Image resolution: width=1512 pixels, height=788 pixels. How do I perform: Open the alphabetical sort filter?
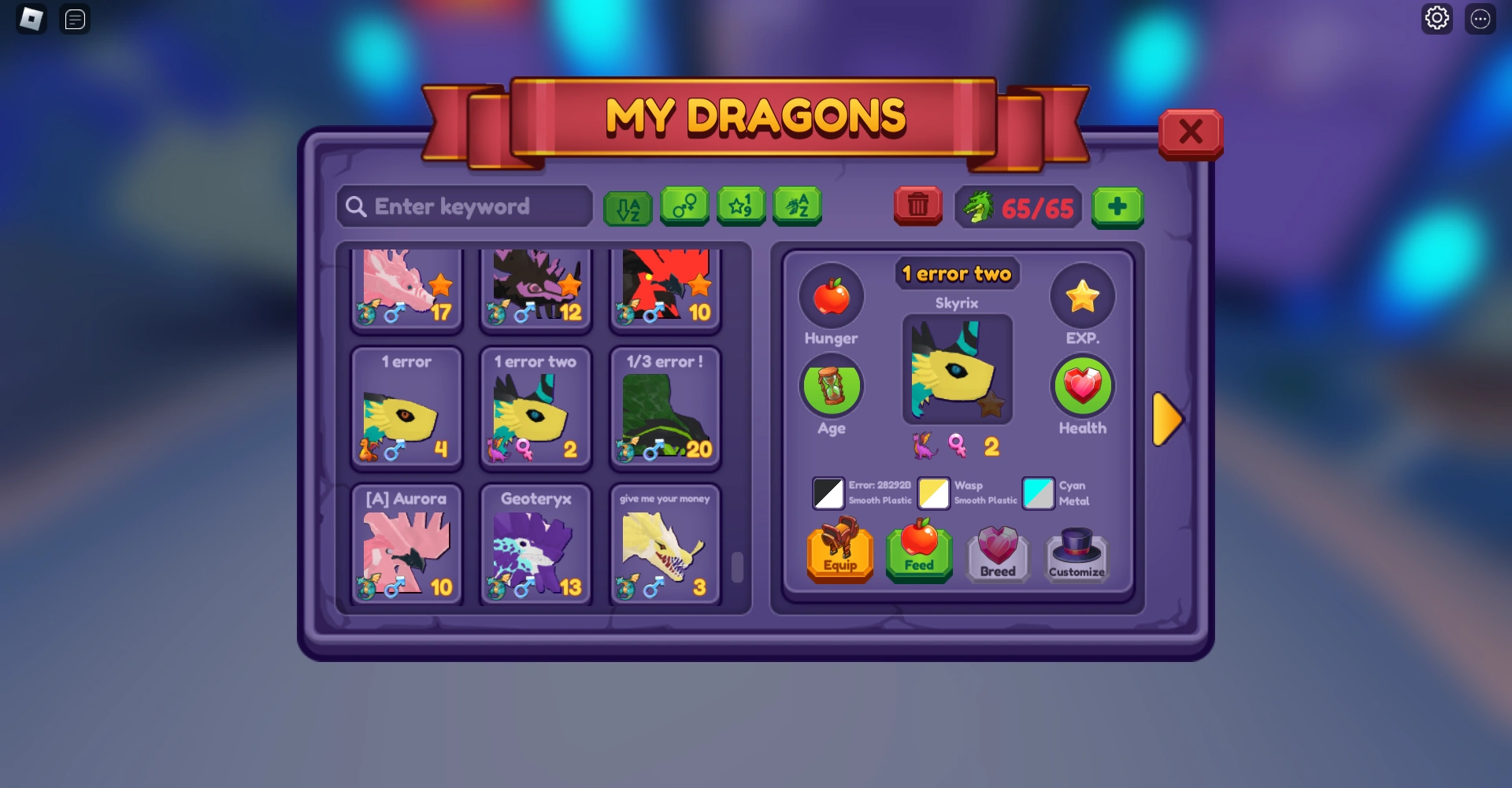pos(628,206)
